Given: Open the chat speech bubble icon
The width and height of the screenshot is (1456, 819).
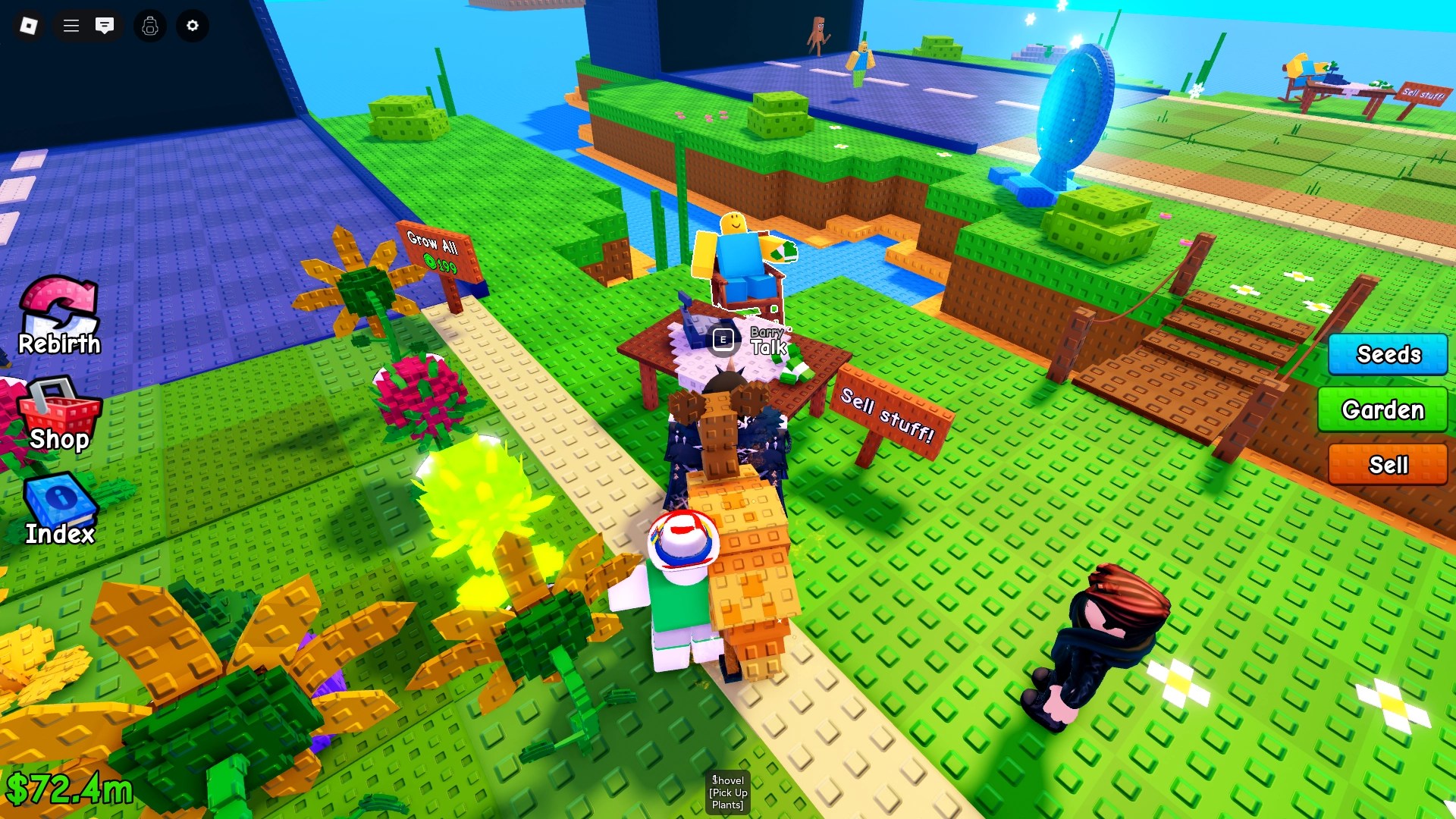Looking at the screenshot, I should click(105, 26).
